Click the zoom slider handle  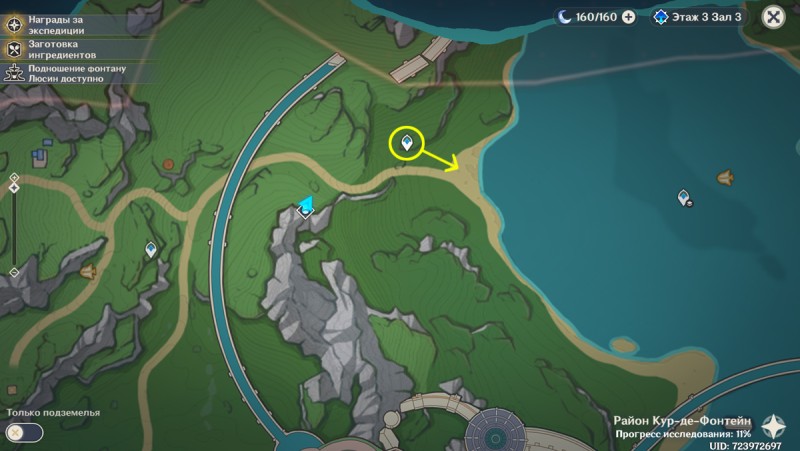coord(14,188)
